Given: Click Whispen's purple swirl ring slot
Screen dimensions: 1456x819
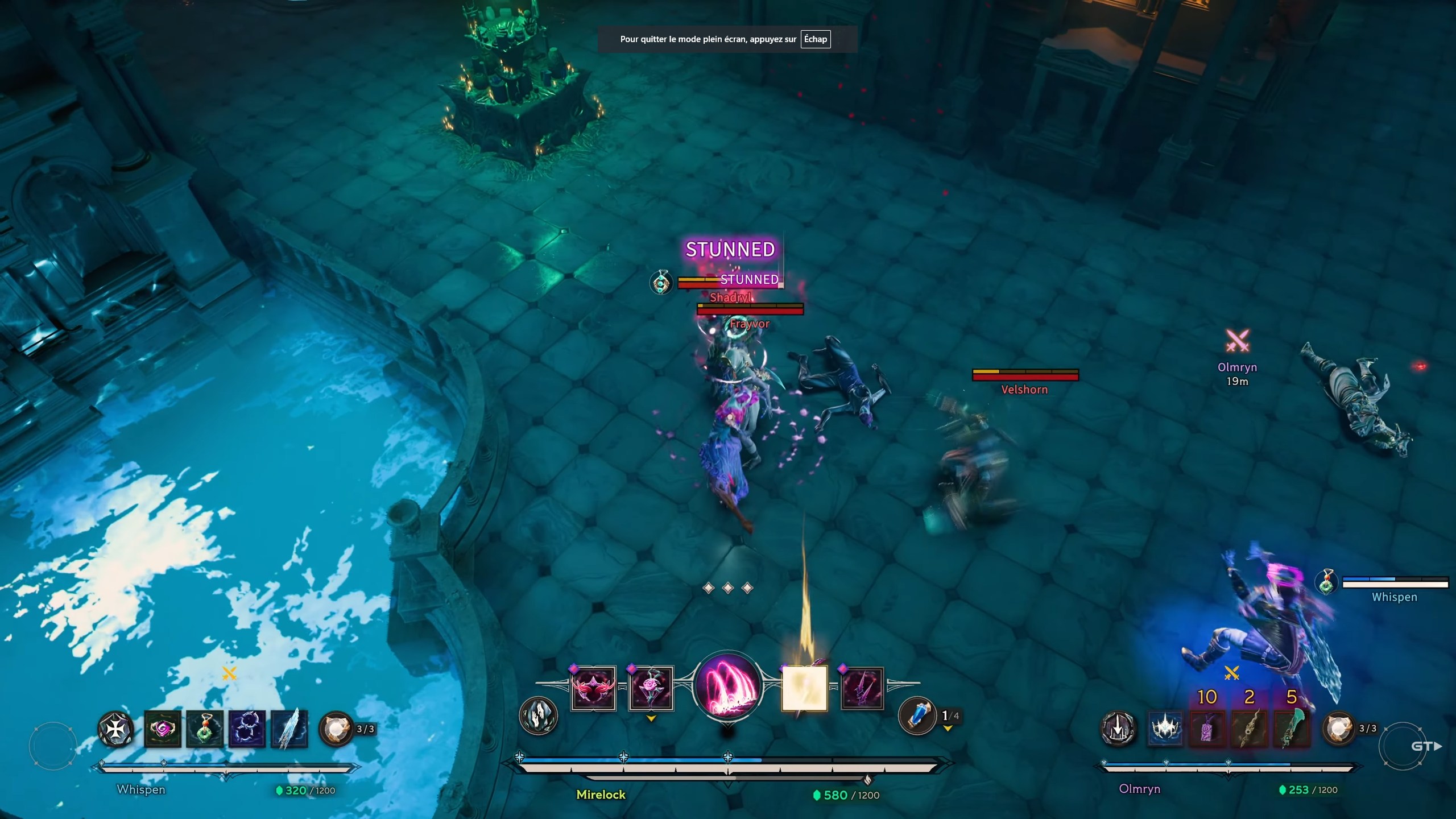Looking at the screenshot, I should pyautogui.click(x=163, y=729).
